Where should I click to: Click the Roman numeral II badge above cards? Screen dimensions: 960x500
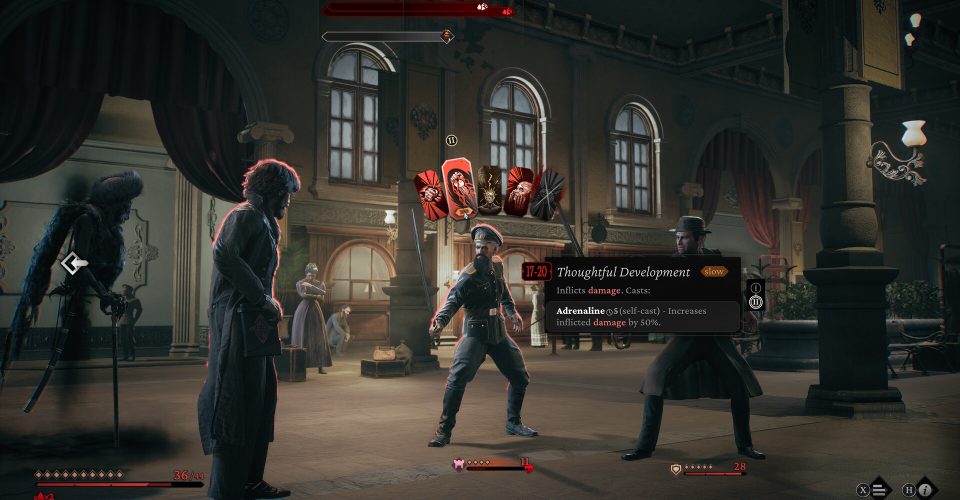(451, 141)
